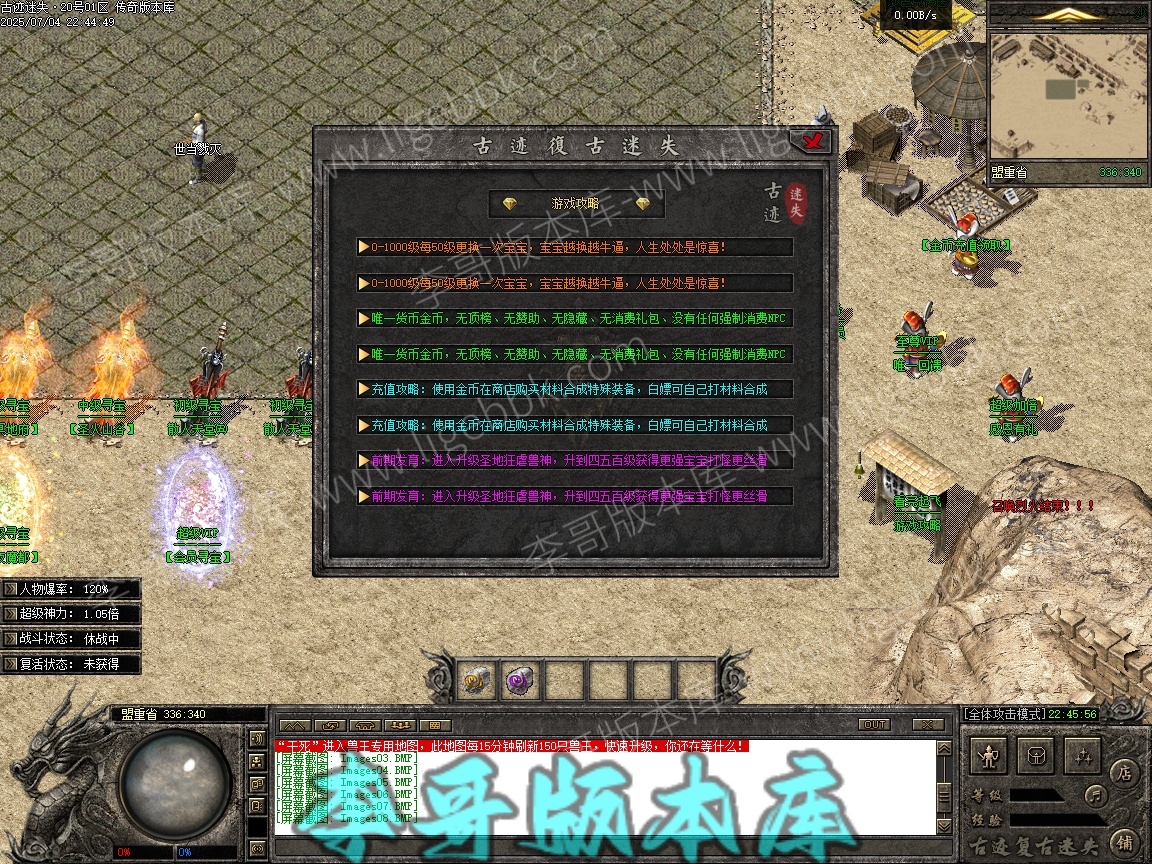Open the character figure panel icon
This screenshot has width=1152, height=864.
click(990, 756)
